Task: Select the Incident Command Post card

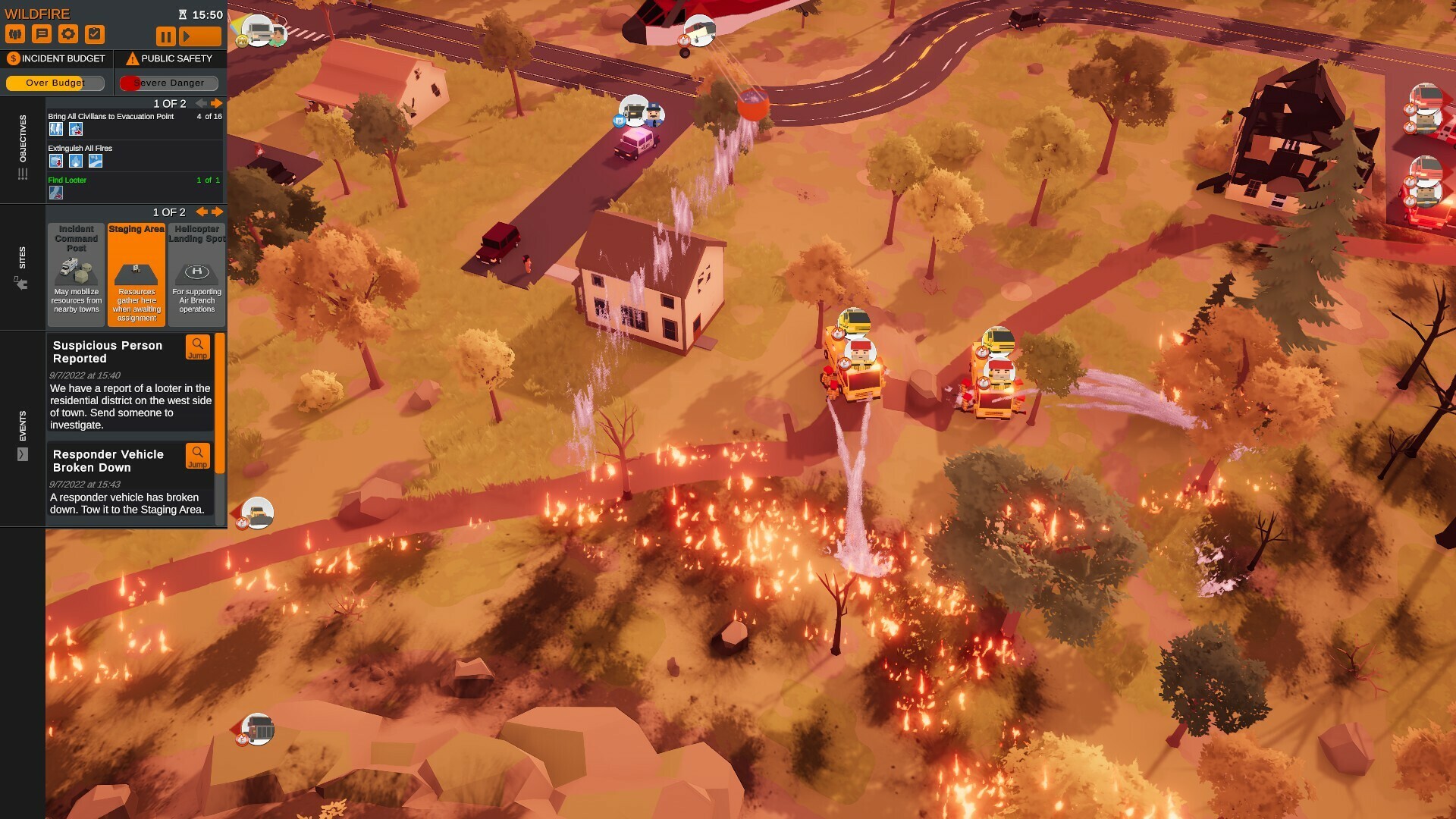Action: (x=76, y=273)
